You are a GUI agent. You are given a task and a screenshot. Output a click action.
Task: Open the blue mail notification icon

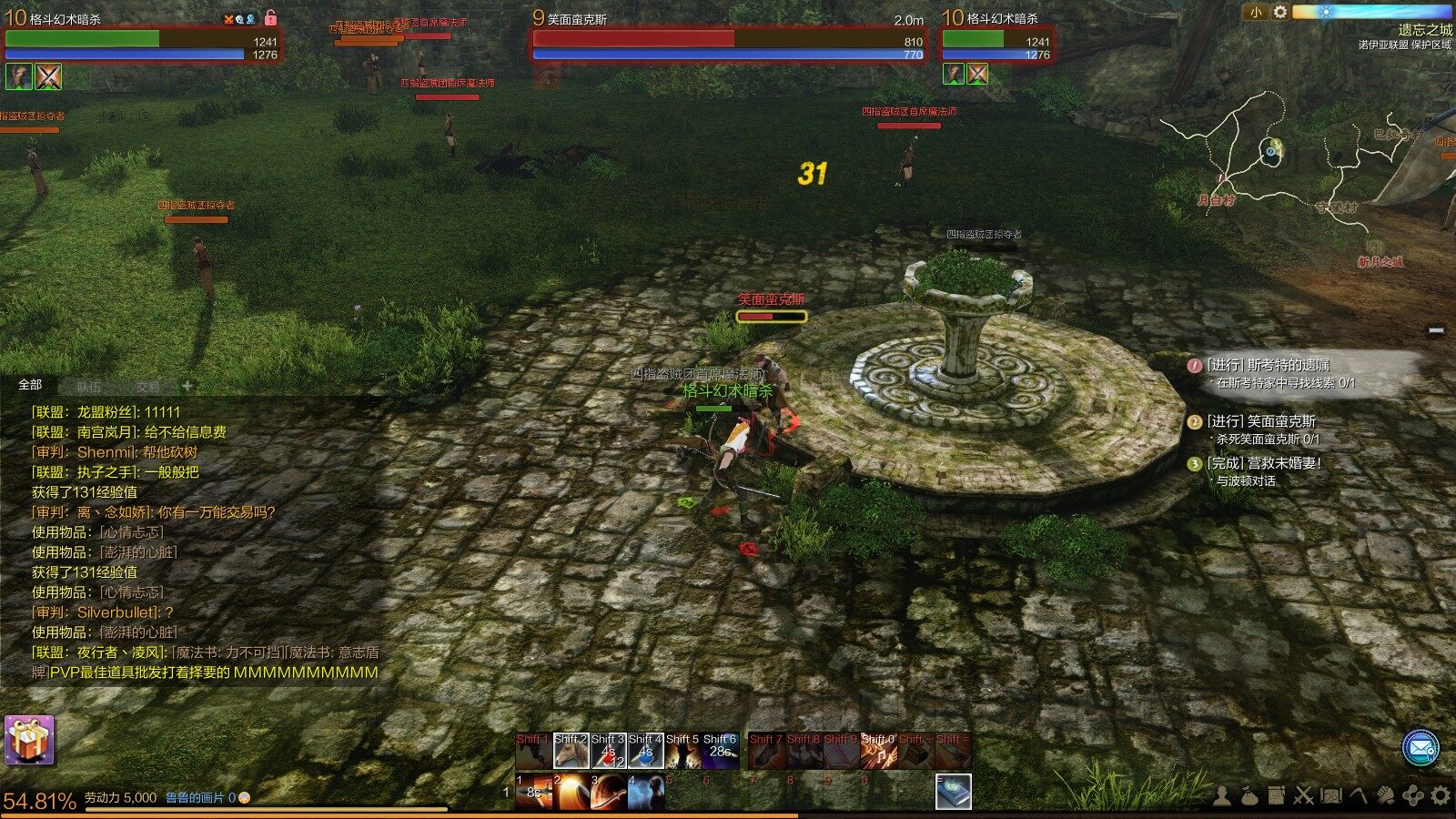(1420, 748)
